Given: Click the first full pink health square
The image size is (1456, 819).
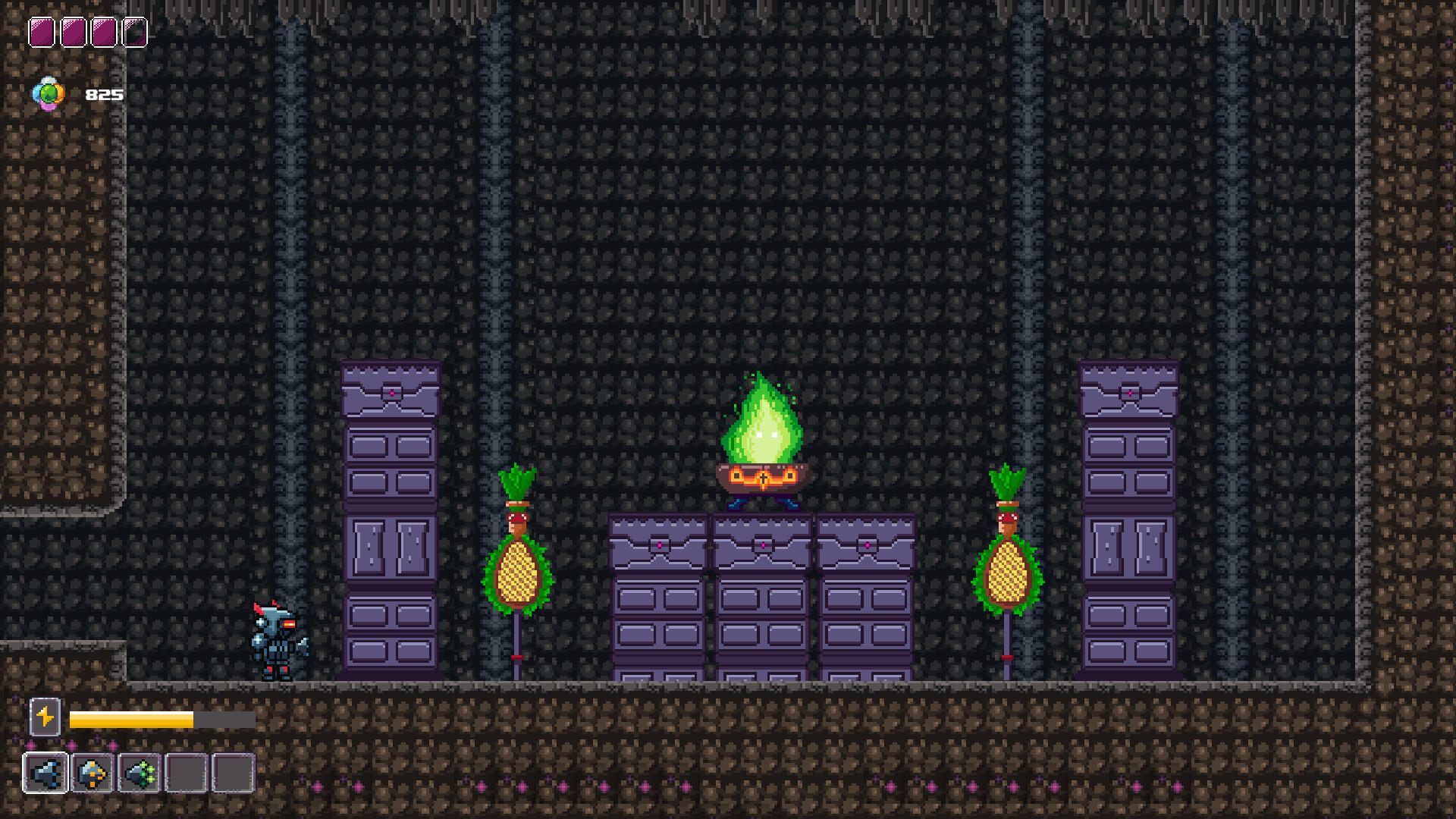Looking at the screenshot, I should [x=42, y=30].
